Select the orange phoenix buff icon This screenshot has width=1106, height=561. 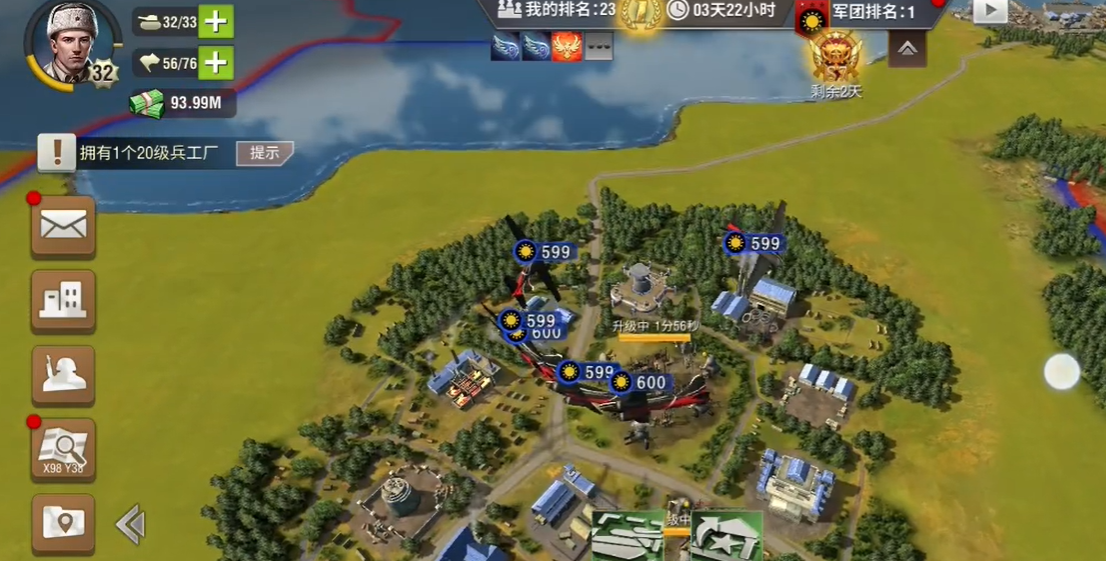(x=567, y=46)
